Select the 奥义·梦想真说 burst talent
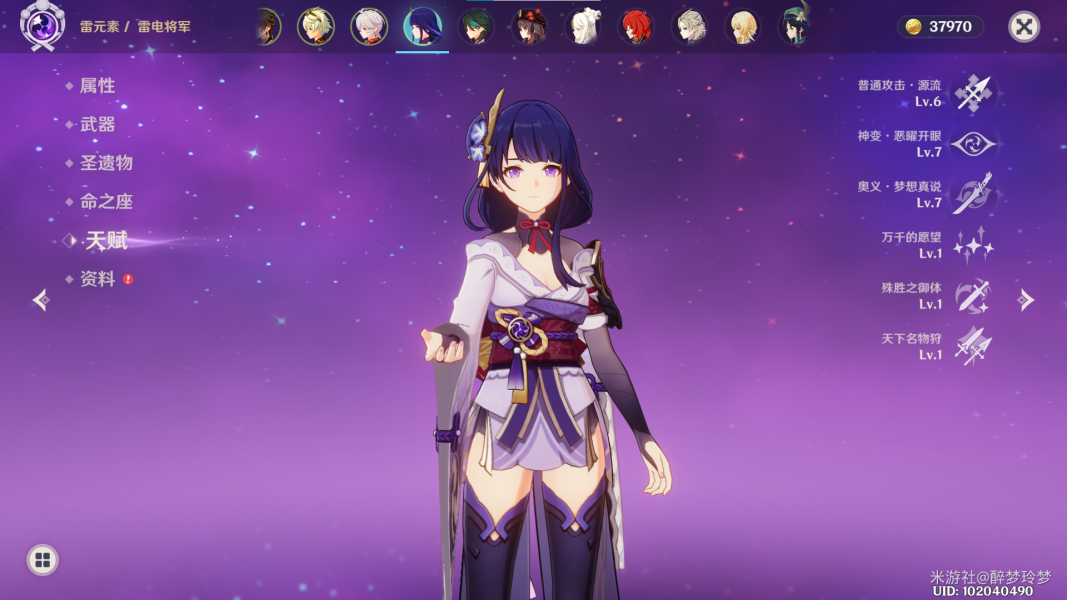1067x600 pixels. [972, 194]
